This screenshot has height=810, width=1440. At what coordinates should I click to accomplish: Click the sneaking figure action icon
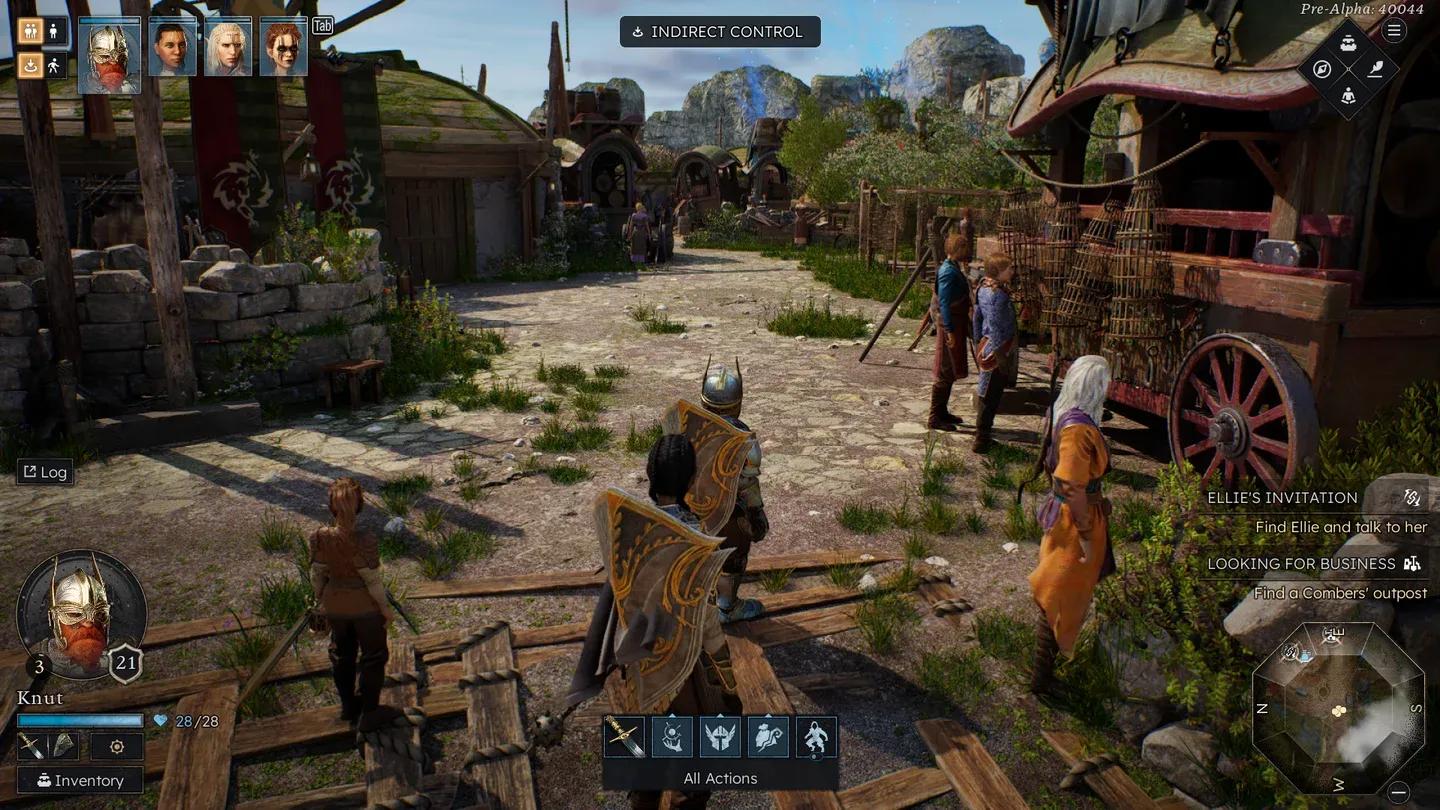pos(816,736)
